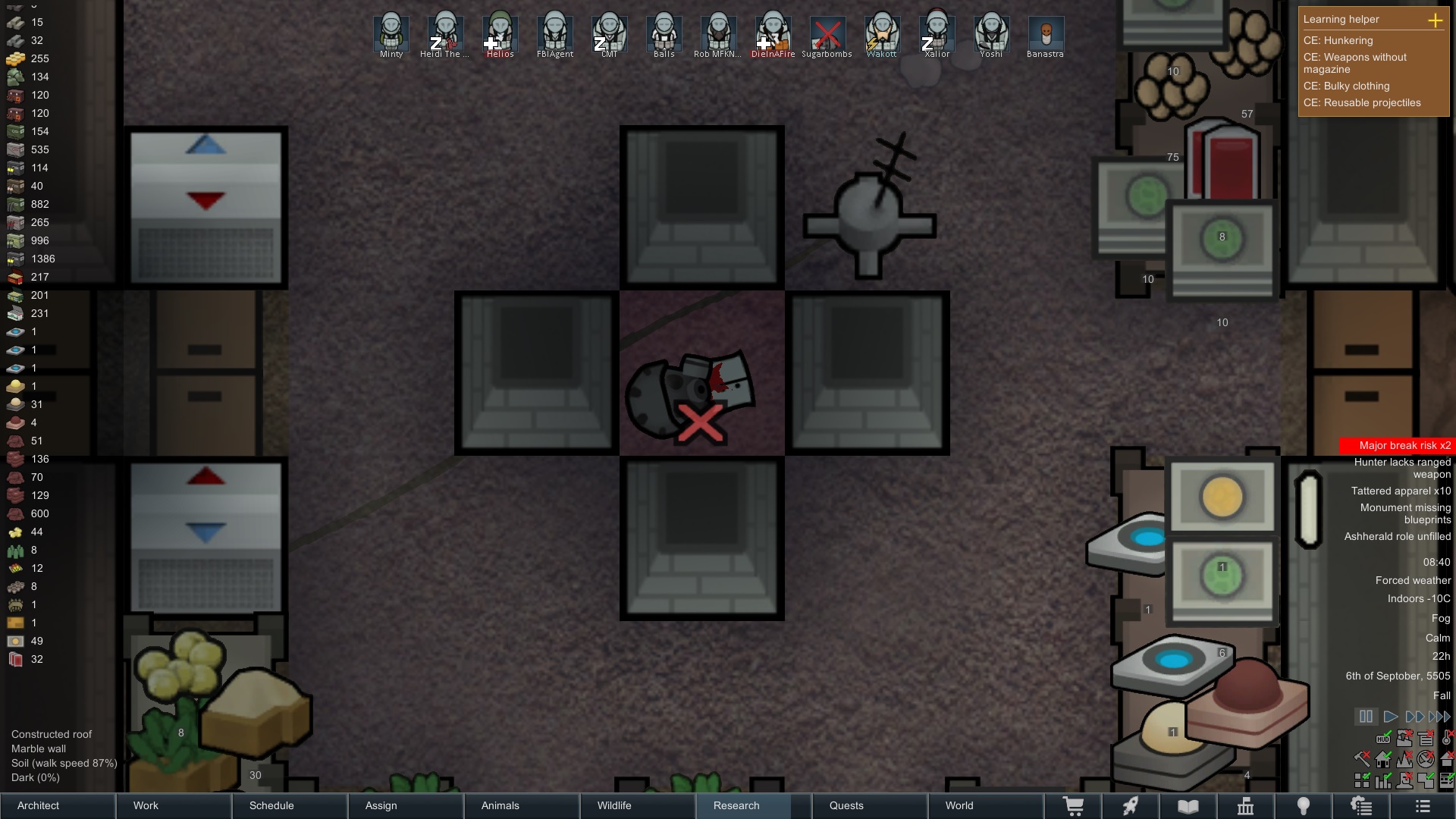Switch to the Schedule tab
The width and height of the screenshot is (1456, 819).
290,805
